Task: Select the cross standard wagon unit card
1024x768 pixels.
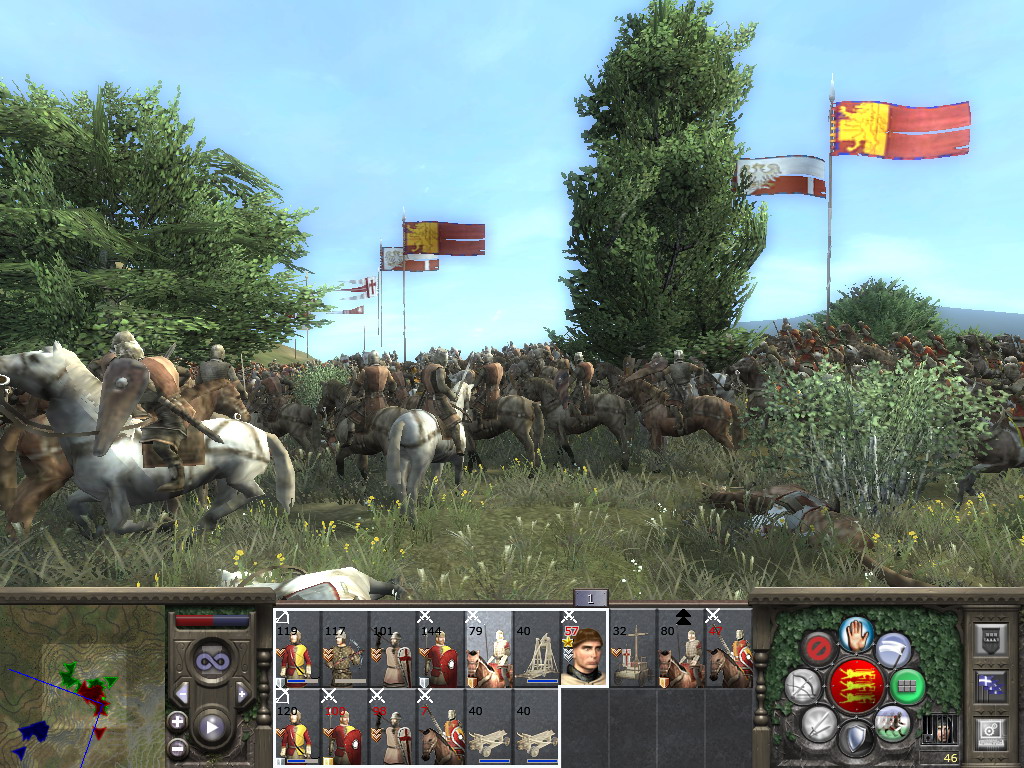Action: 632,650
